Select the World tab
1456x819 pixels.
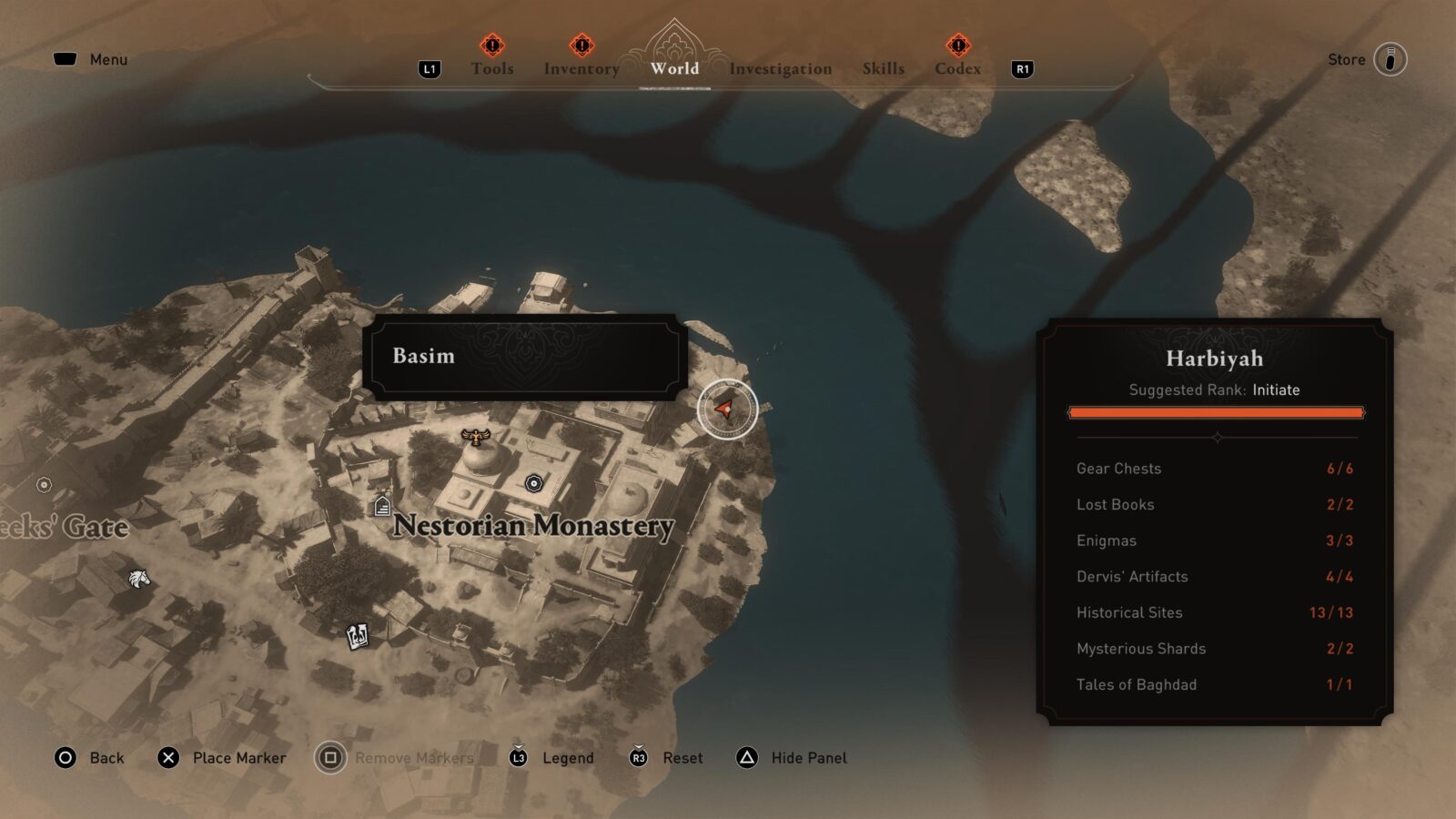[672, 68]
